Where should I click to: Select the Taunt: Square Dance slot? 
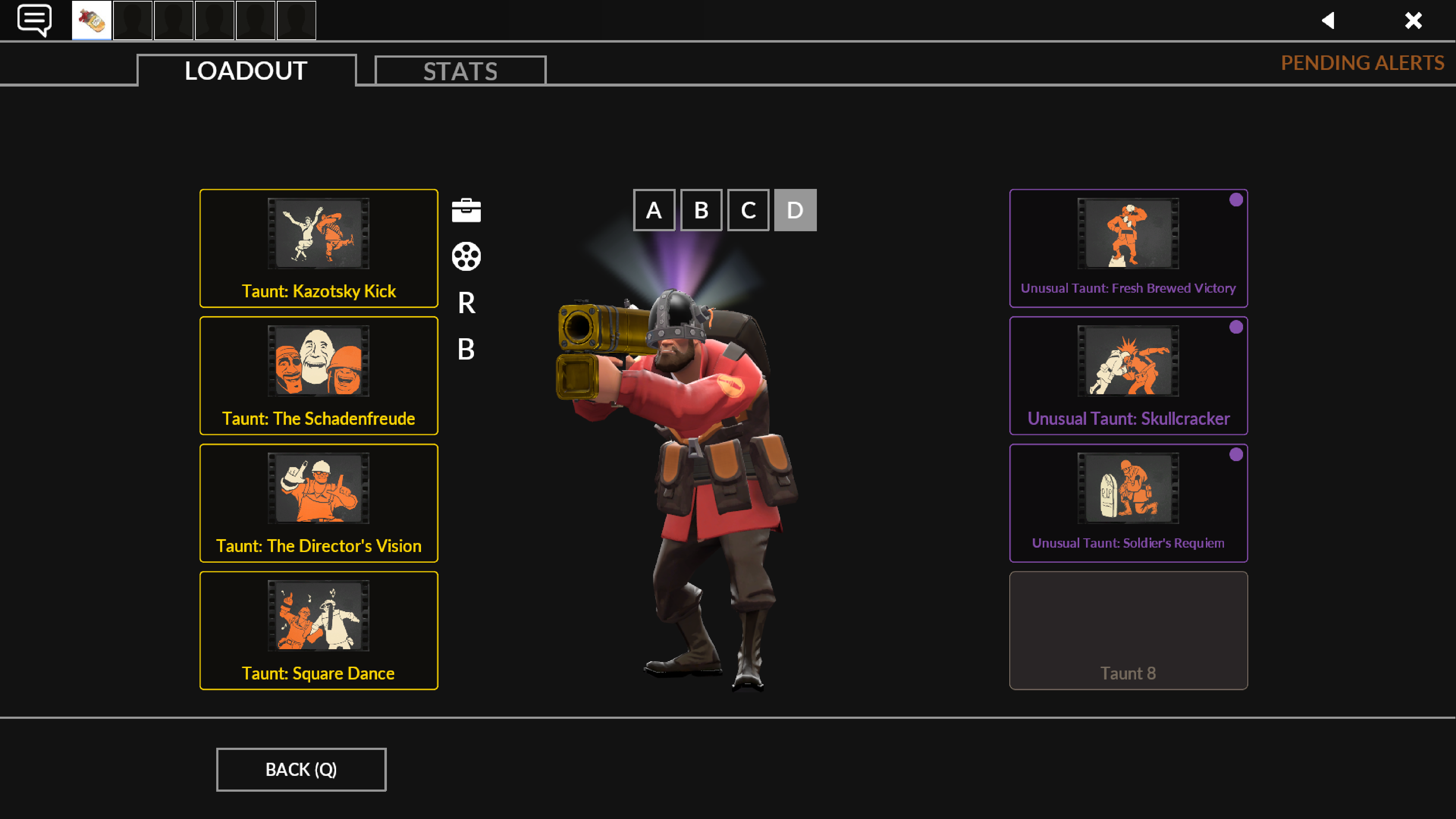(x=318, y=630)
